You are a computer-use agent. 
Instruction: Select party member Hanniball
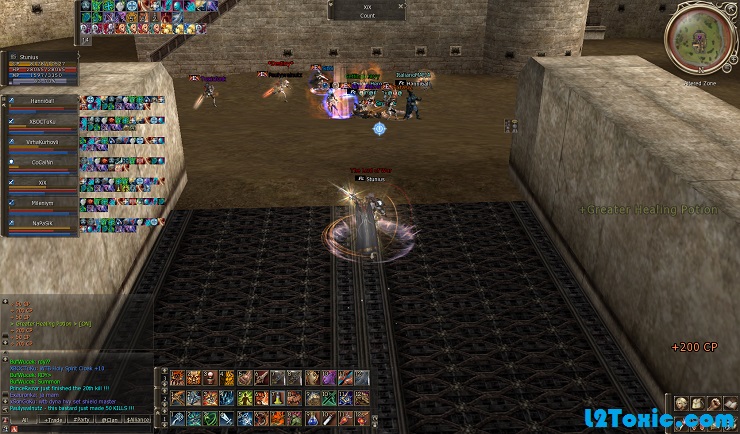point(41,101)
